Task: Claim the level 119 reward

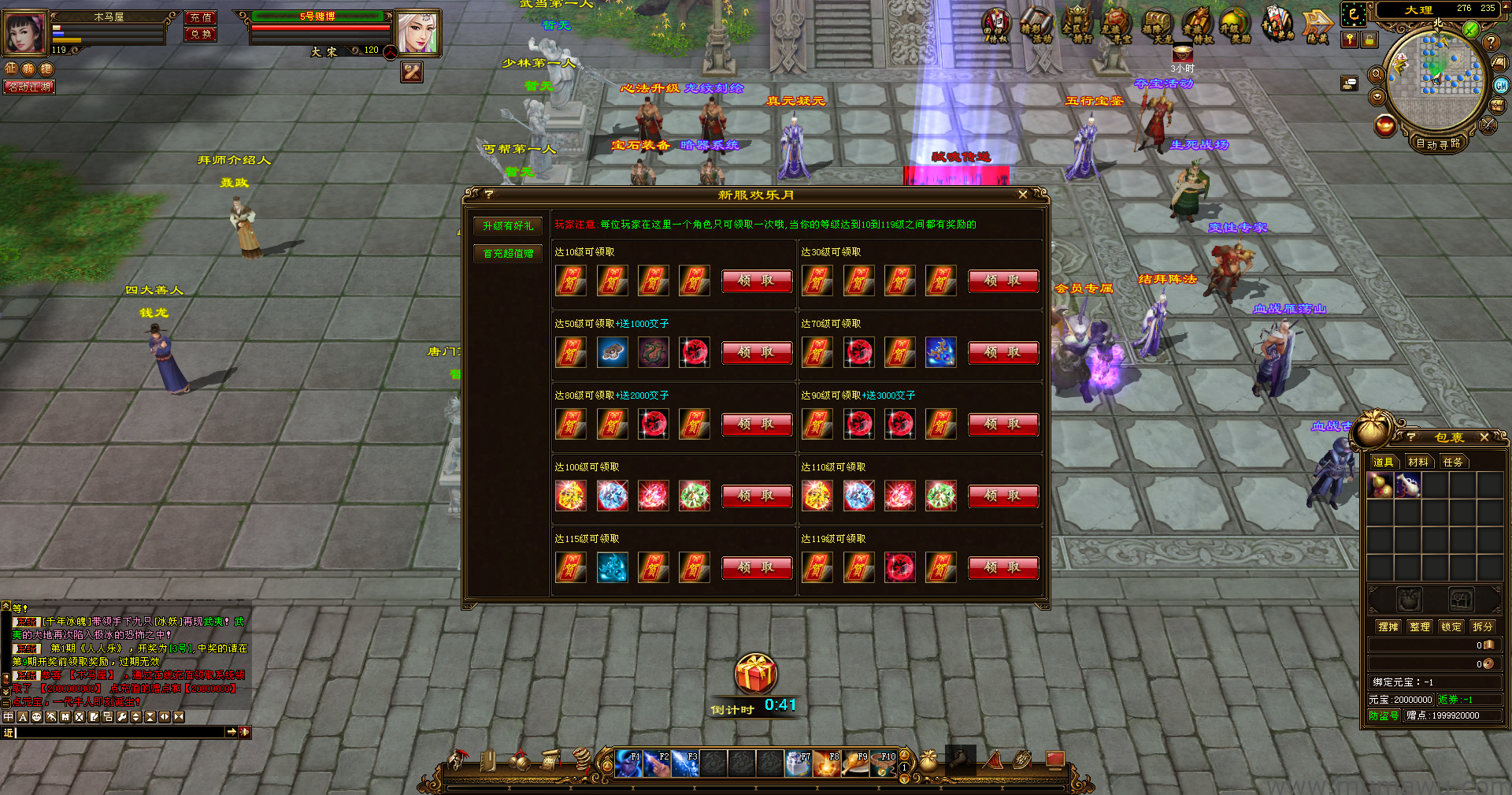Action: point(1002,568)
